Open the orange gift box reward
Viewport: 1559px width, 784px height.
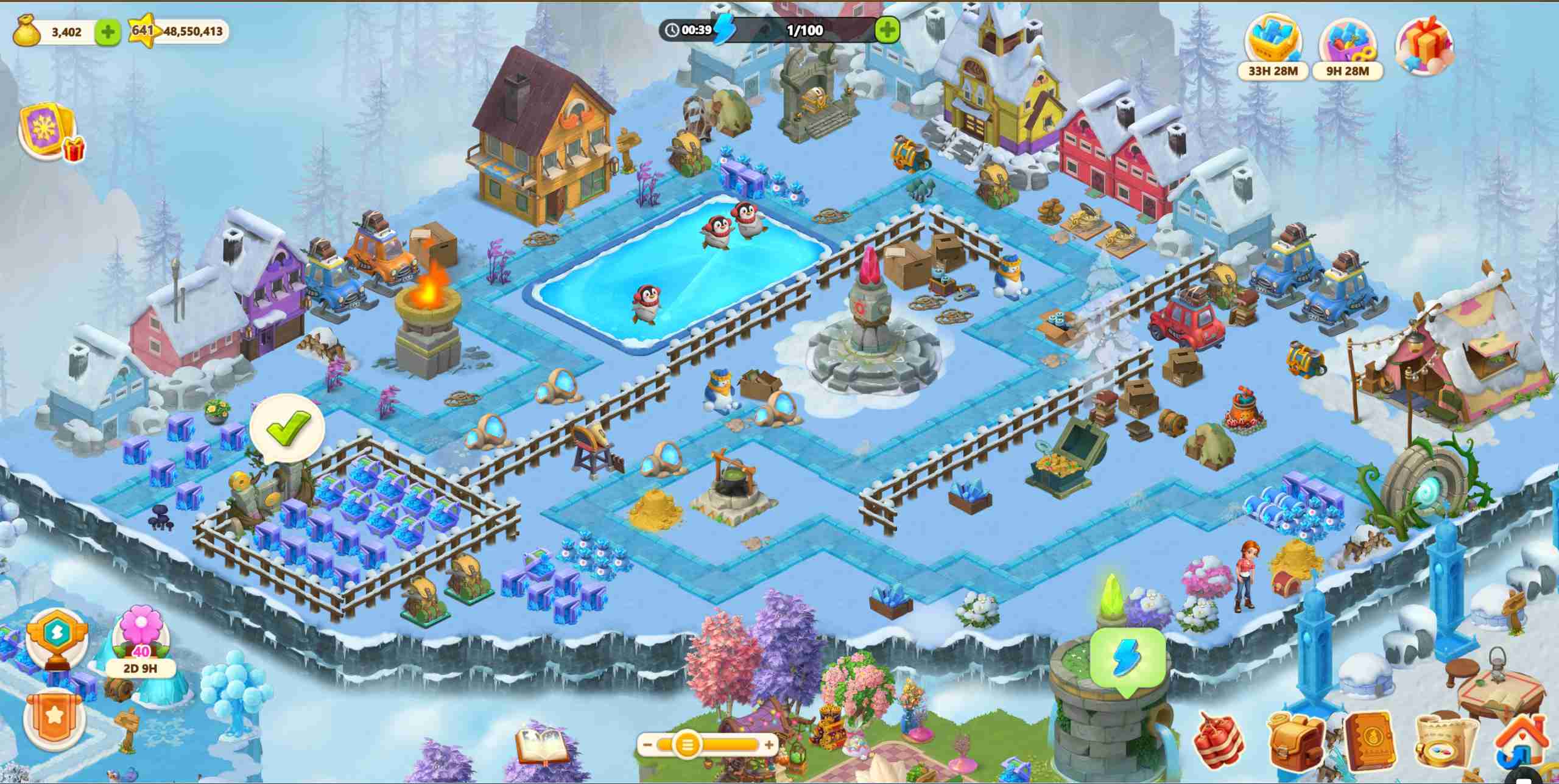coord(1424,46)
